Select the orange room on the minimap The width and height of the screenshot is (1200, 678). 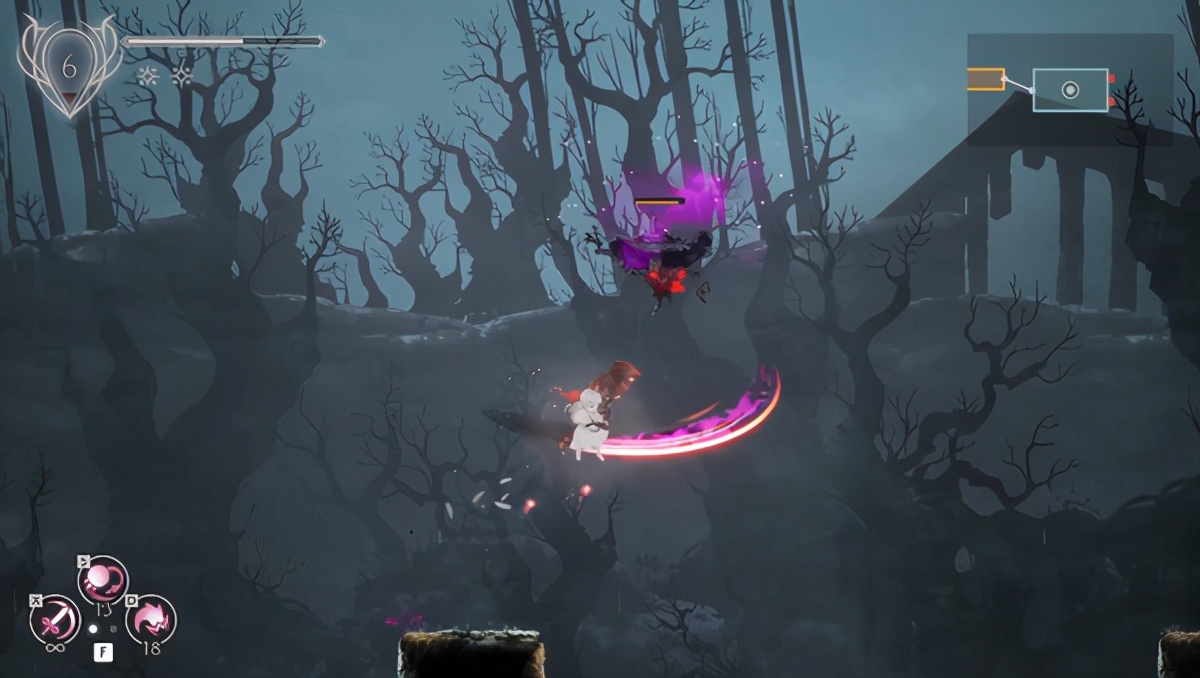click(986, 79)
